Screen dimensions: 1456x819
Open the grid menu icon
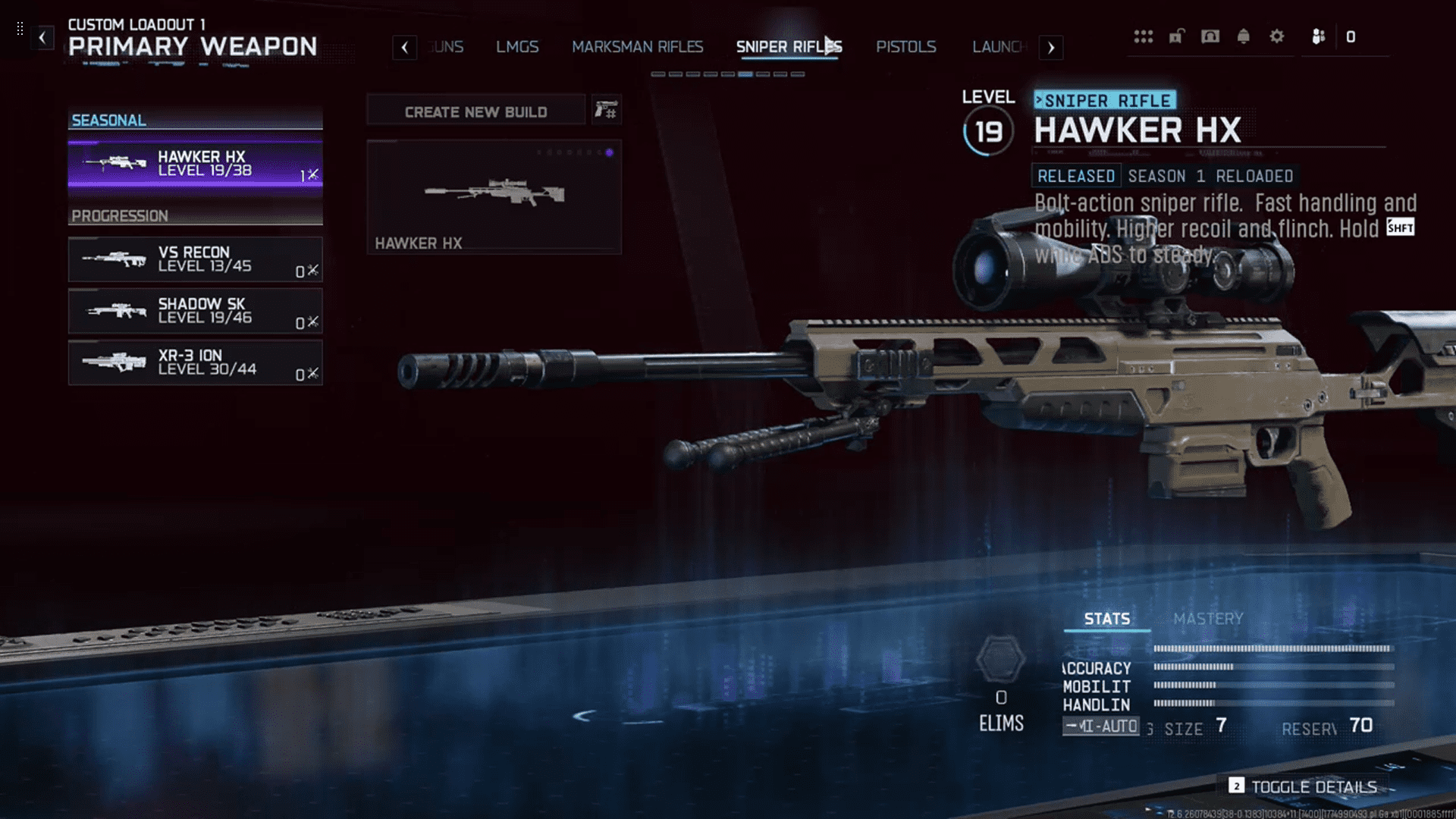click(1143, 36)
